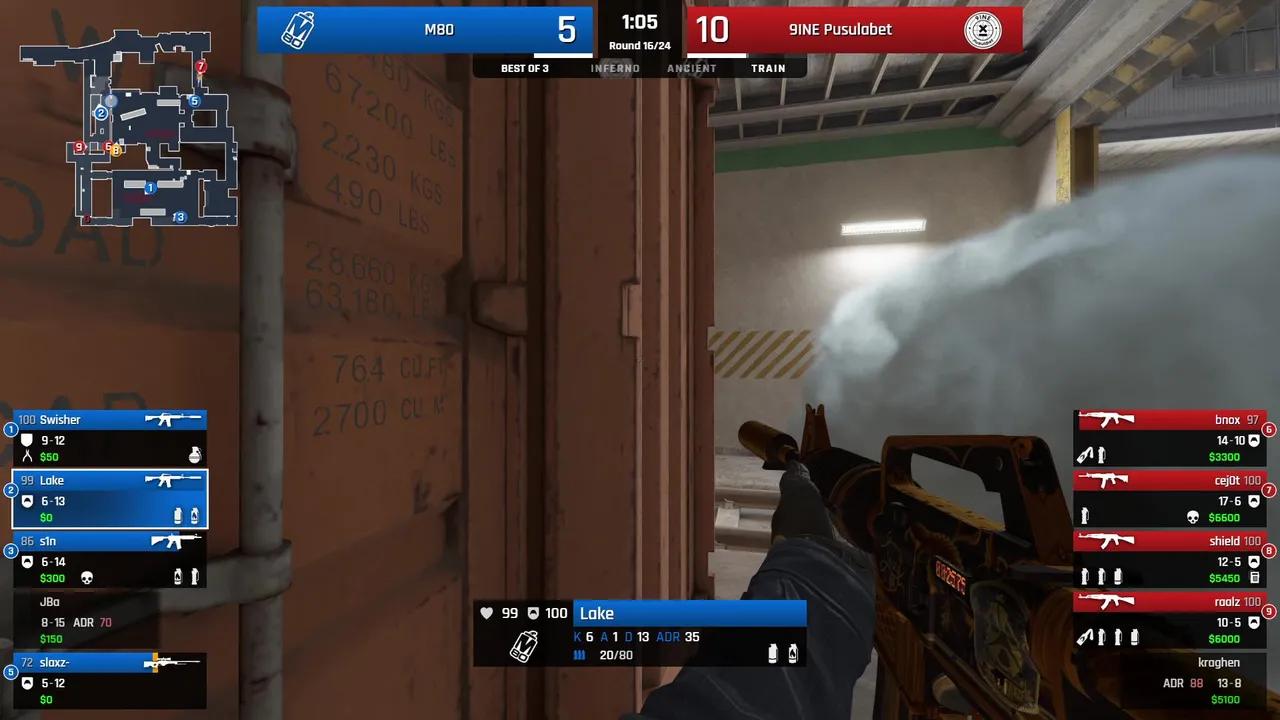Click the heart health icon beside Lake's stats
The height and width of the screenshot is (720, 1280).
(487, 613)
